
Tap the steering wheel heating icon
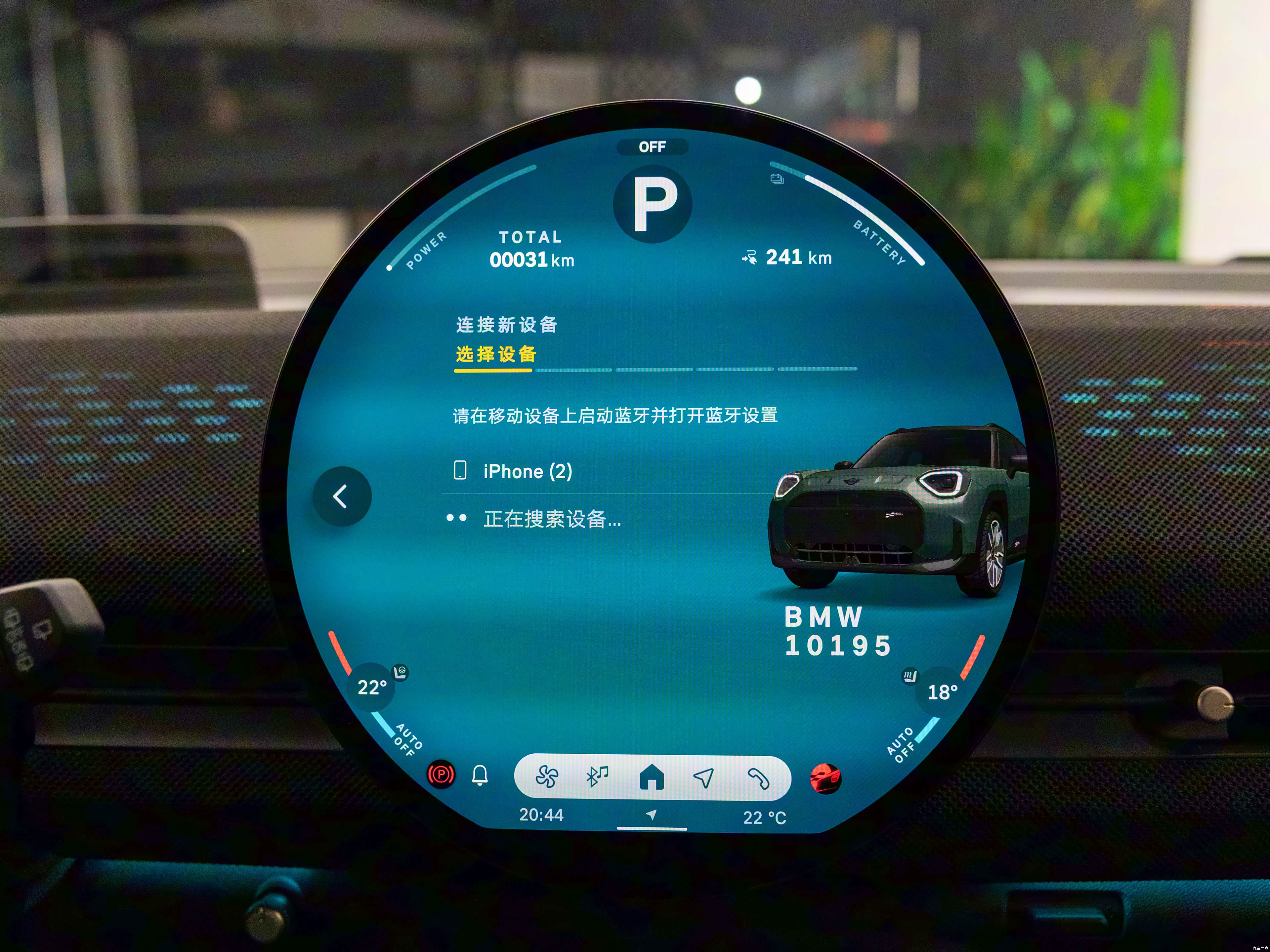(400, 671)
